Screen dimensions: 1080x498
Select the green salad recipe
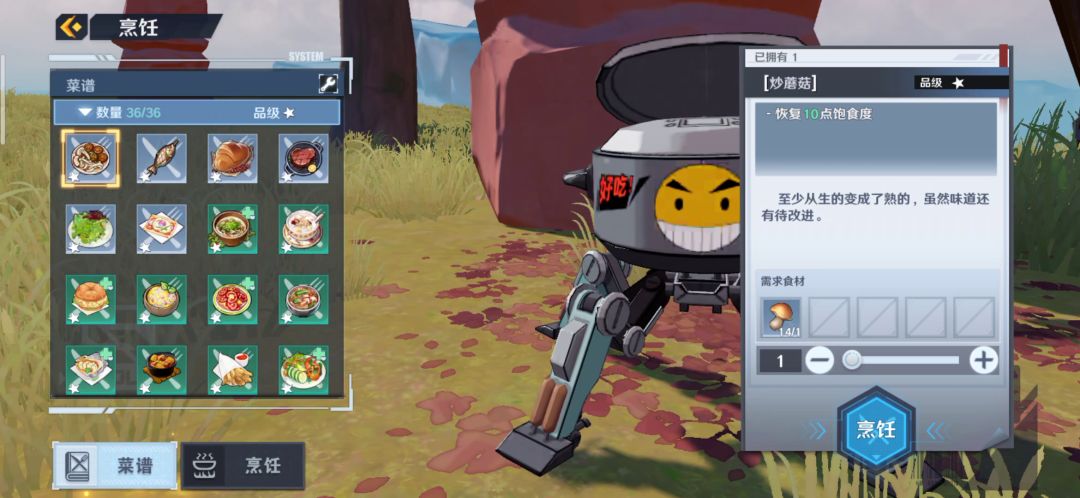click(91, 229)
